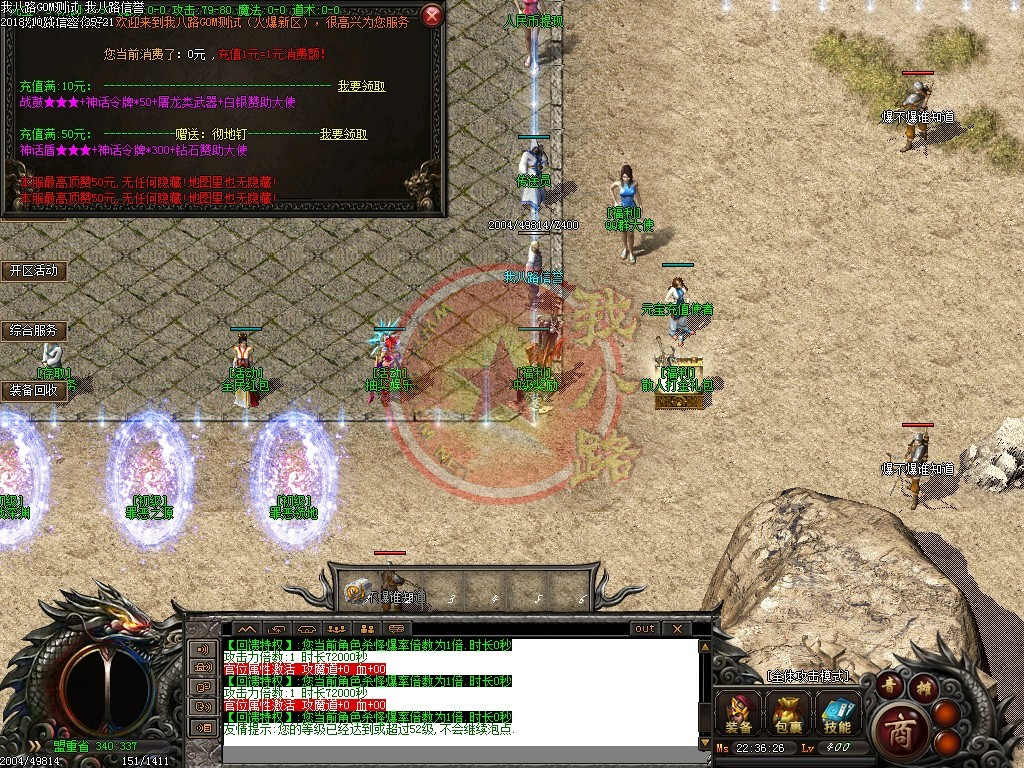Click the mountain-shaped chat tab button
This screenshot has width=1024, height=768.
(246, 629)
